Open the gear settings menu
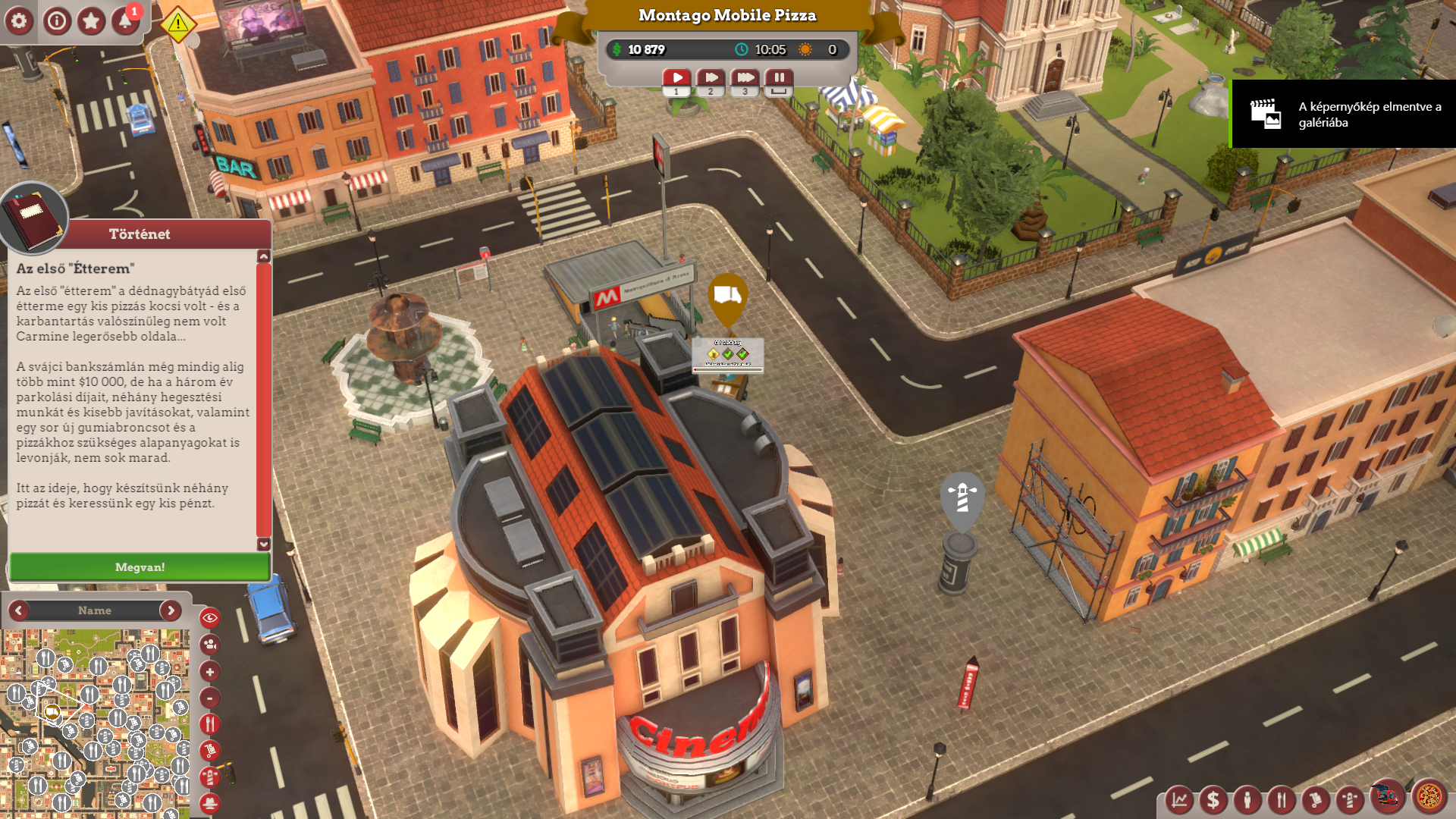Image resolution: width=1456 pixels, height=819 pixels. pos(19,21)
